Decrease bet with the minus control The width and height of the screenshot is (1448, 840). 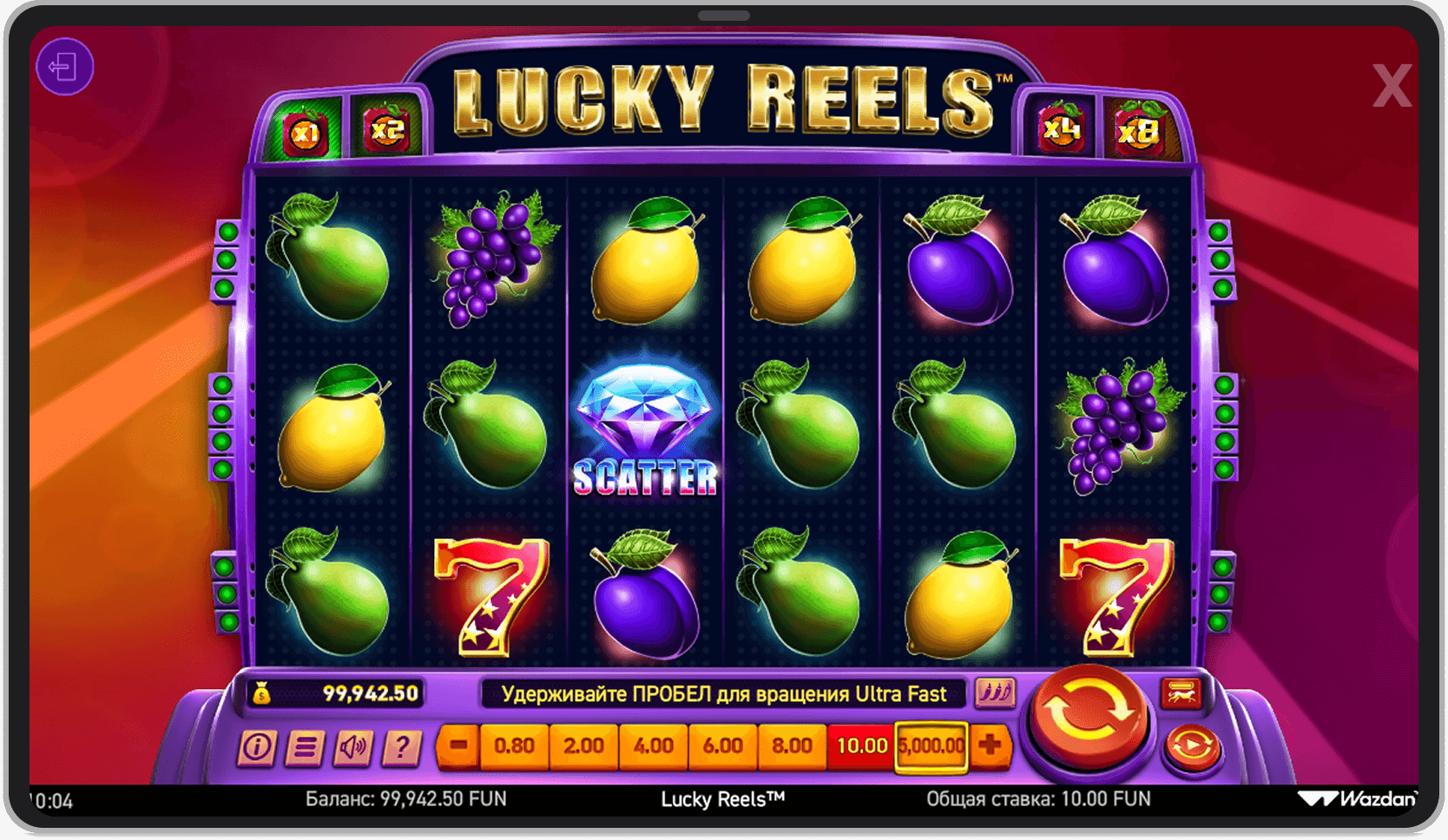coord(457,746)
